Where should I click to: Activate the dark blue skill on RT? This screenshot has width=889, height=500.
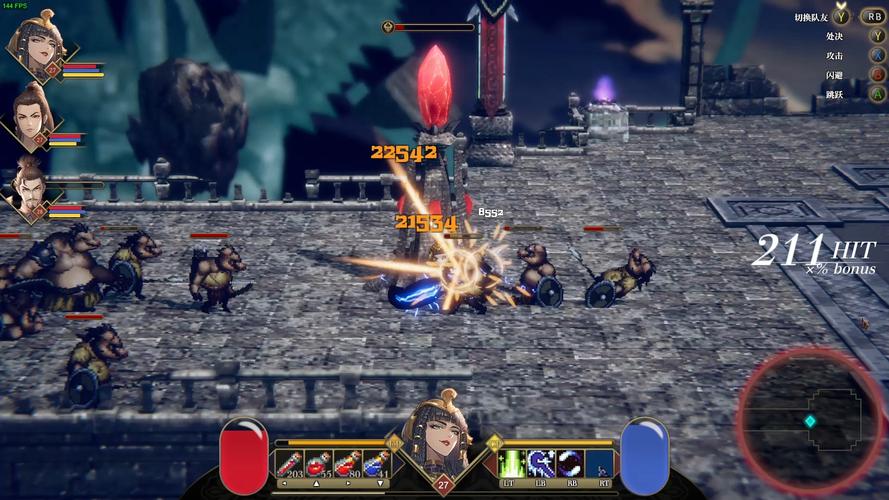pos(599,462)
